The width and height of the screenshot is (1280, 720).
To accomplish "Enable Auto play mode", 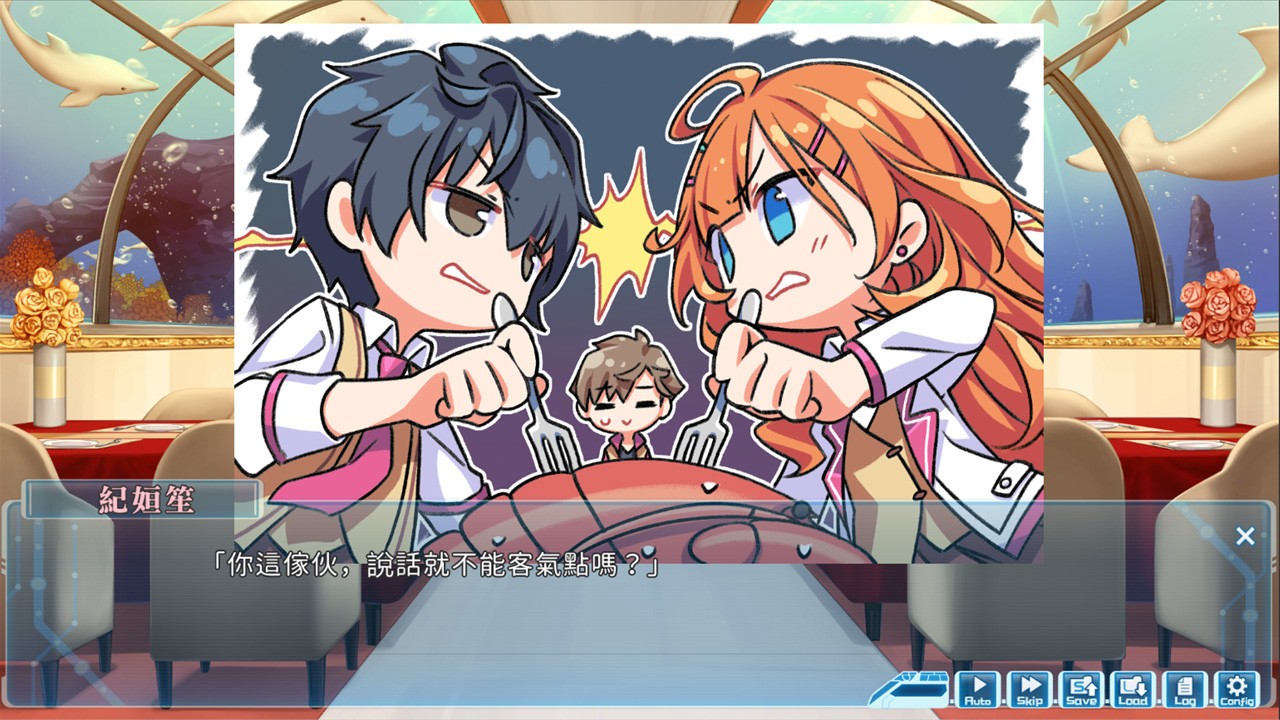I will pyautogui.click(x=978, y=689).
